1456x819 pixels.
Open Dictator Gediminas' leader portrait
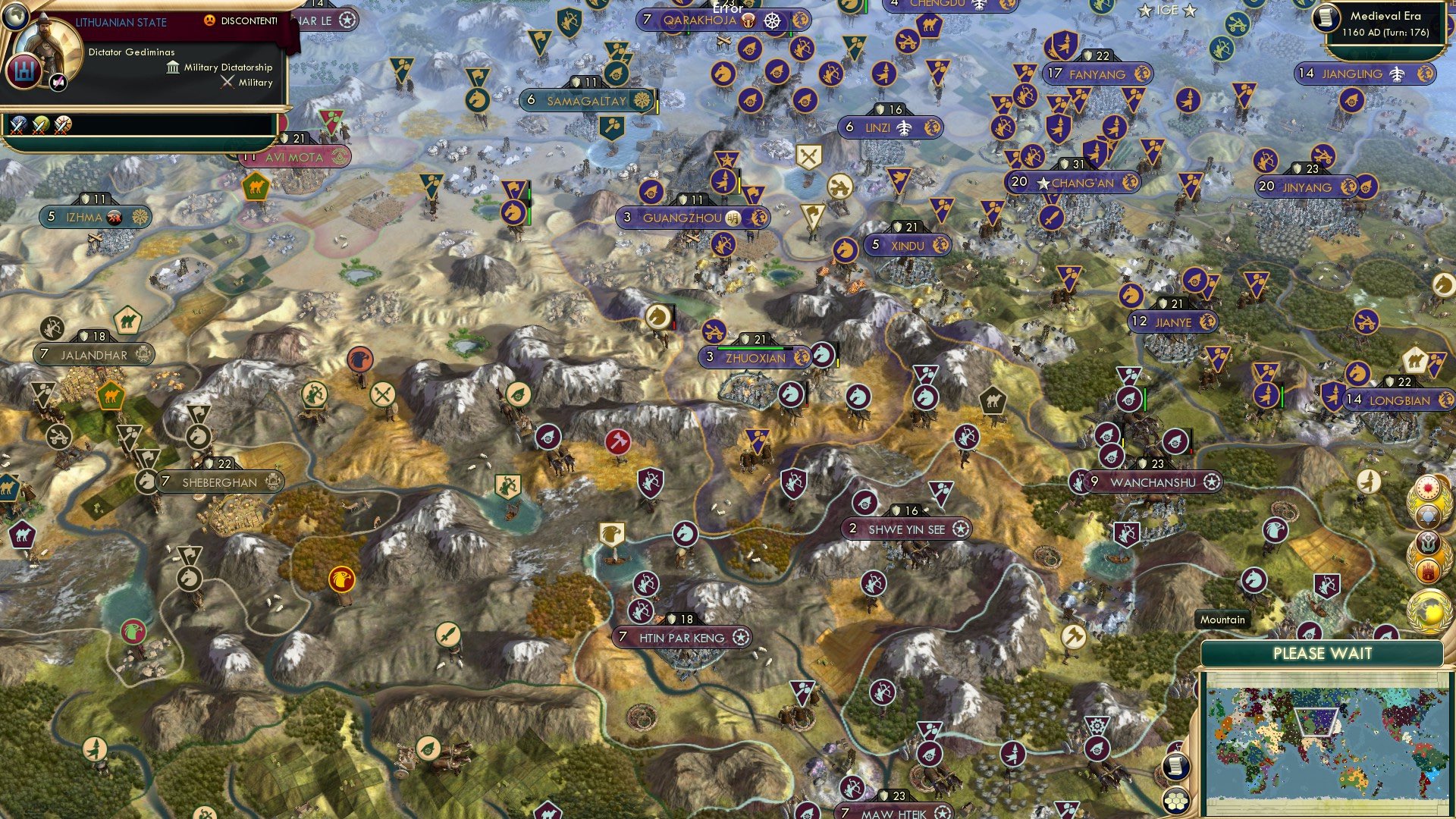(x=50, y=45)
